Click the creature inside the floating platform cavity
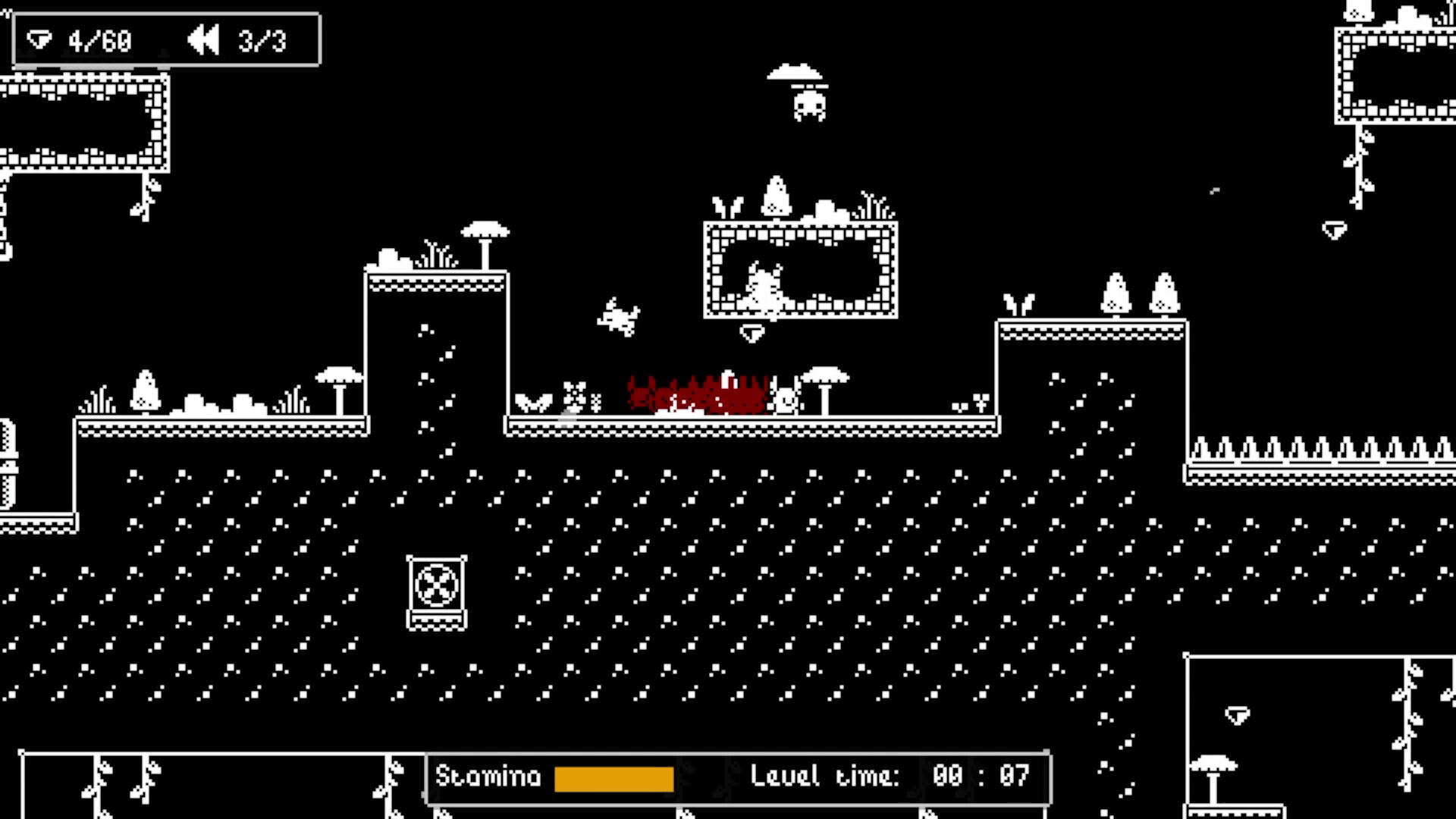 coord(764,292)
